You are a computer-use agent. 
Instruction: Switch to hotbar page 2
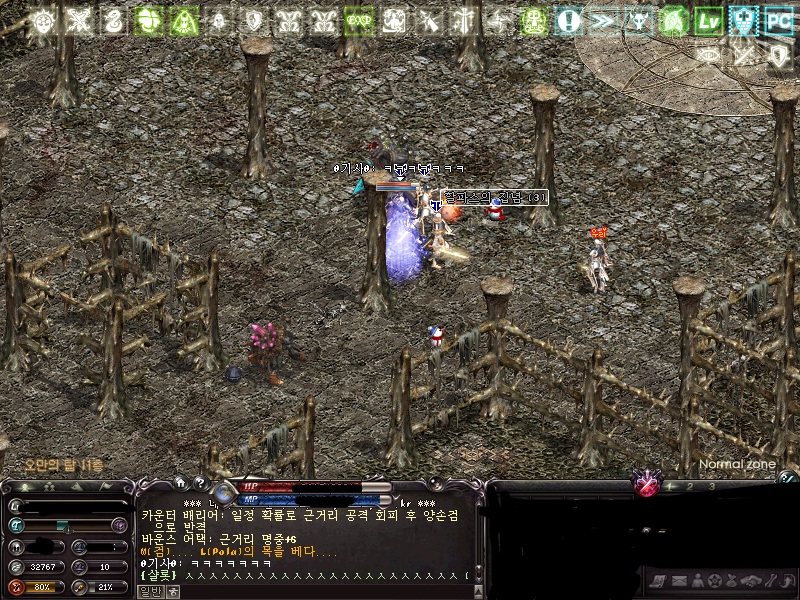pyautogui.click(x=688, y=487)
